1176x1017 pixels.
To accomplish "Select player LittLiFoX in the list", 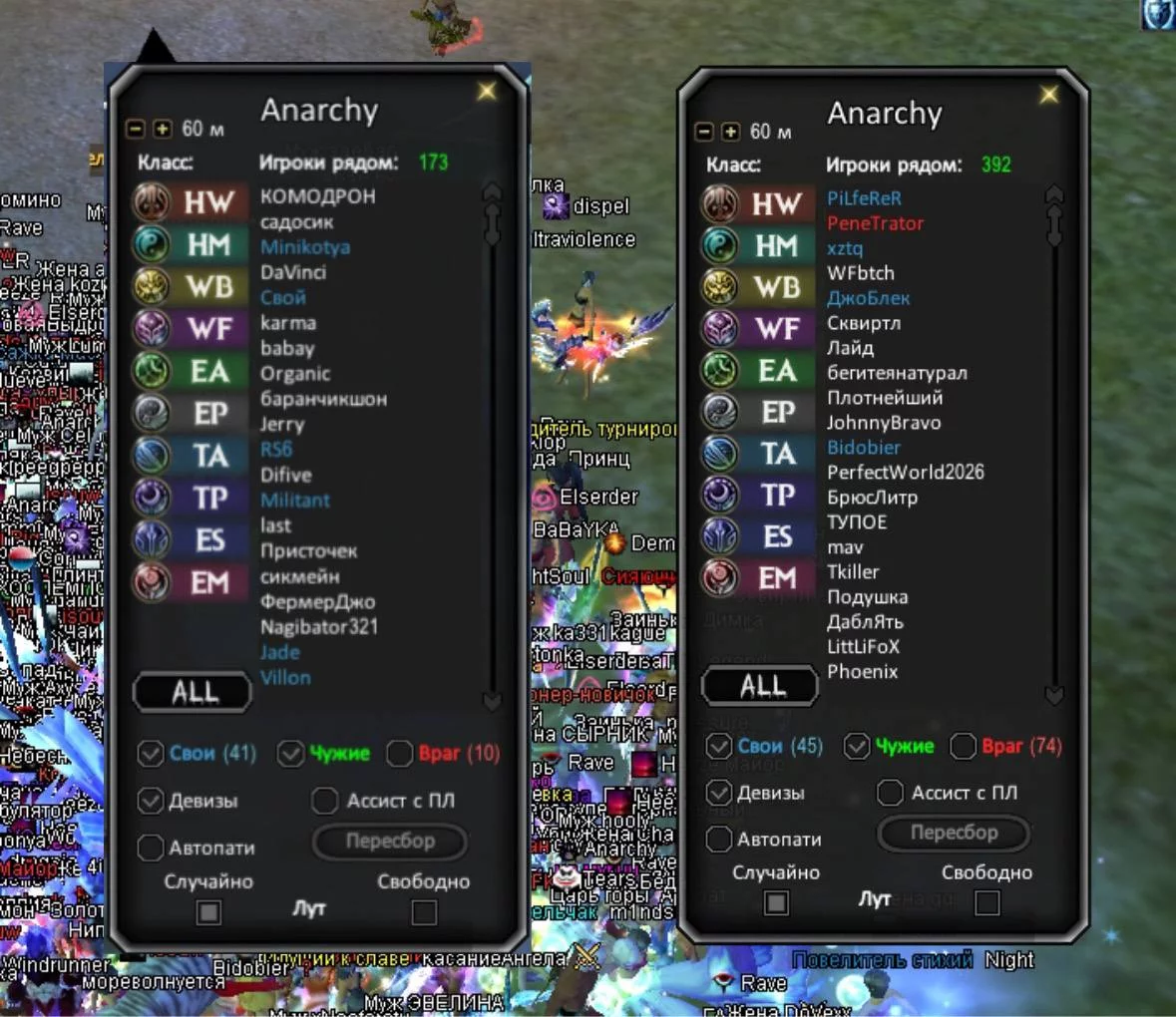I will [x=863, y=647].
